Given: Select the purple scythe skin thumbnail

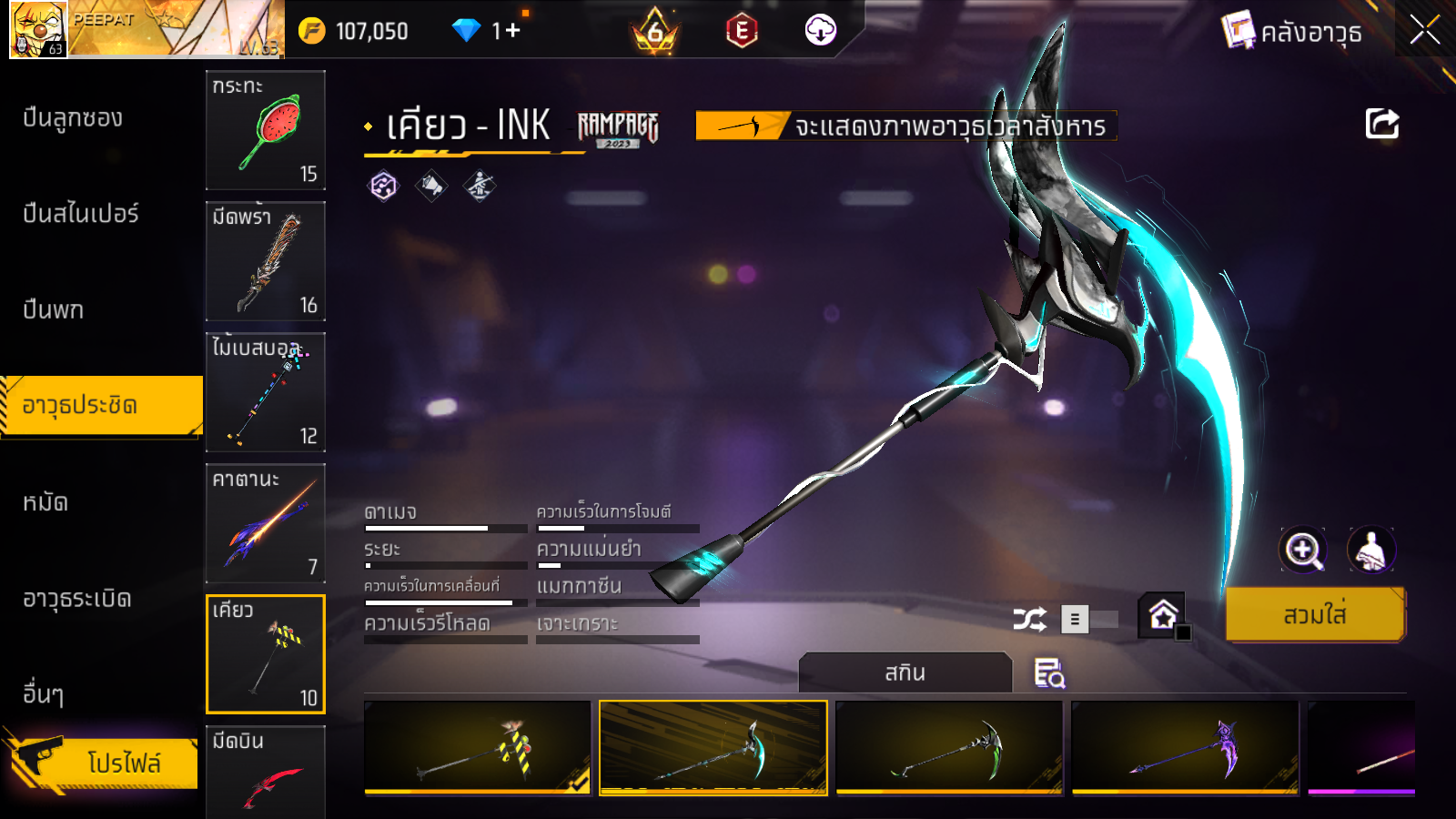Looking at the screenshot, I should (1185, 748).
